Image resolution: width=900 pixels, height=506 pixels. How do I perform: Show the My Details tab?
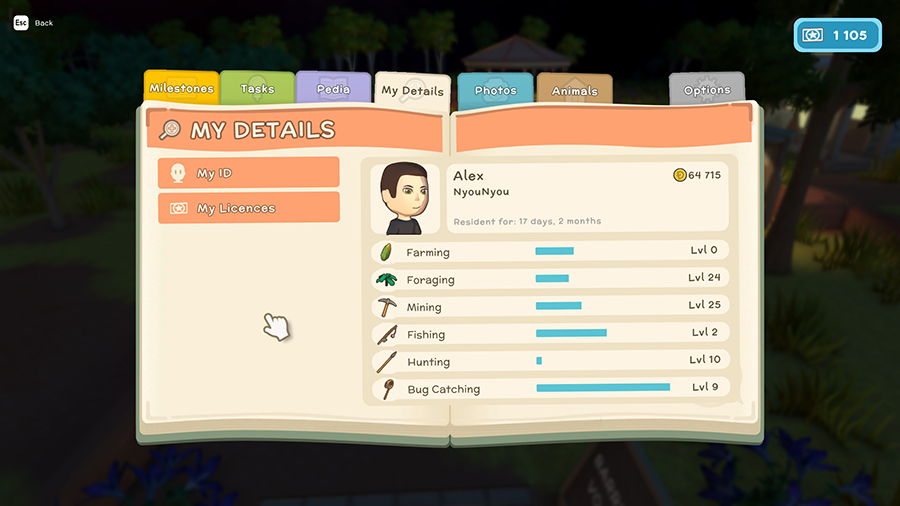click(412, 90)
